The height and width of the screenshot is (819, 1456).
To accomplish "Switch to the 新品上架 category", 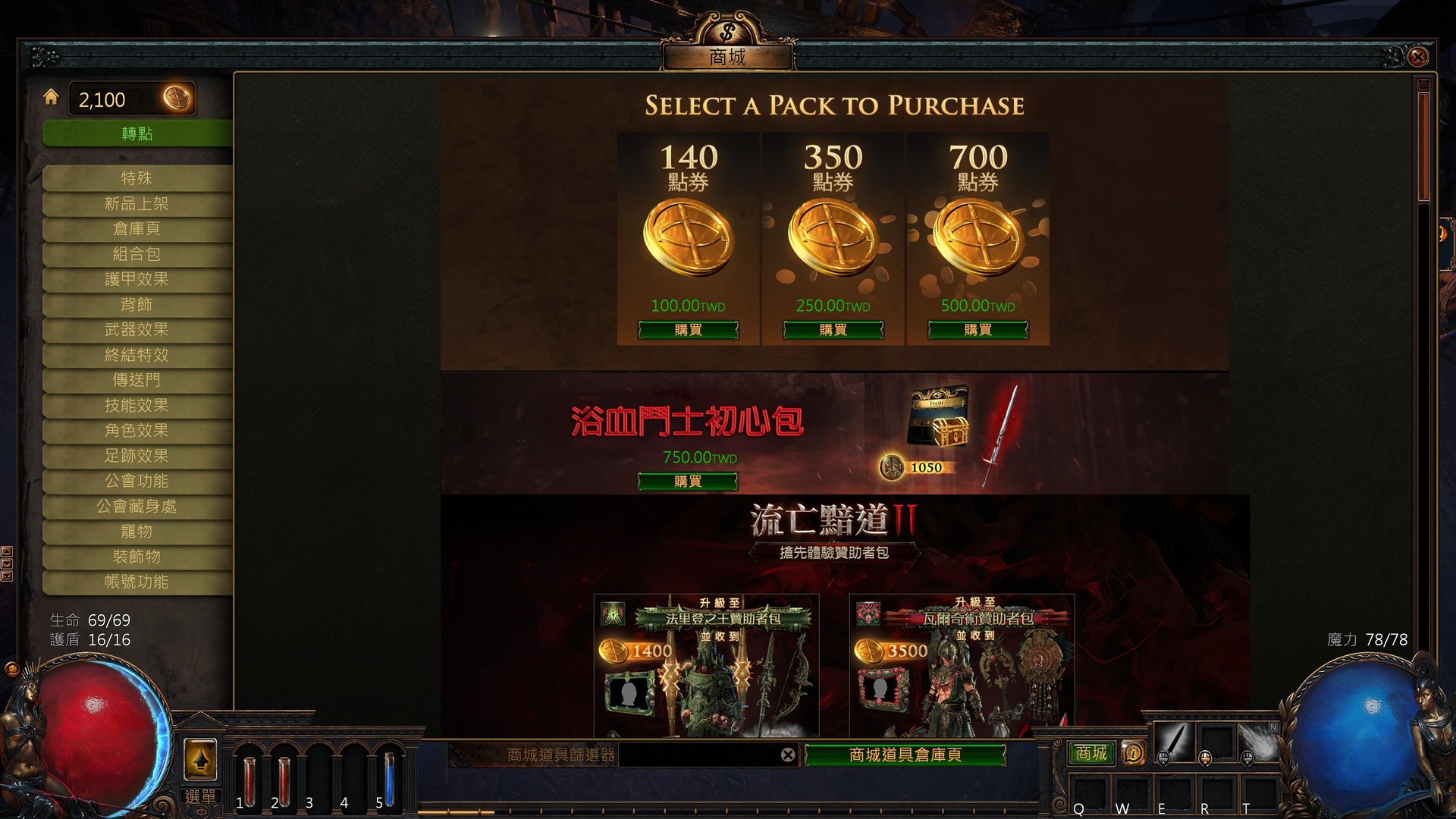I will coord(139,203).
